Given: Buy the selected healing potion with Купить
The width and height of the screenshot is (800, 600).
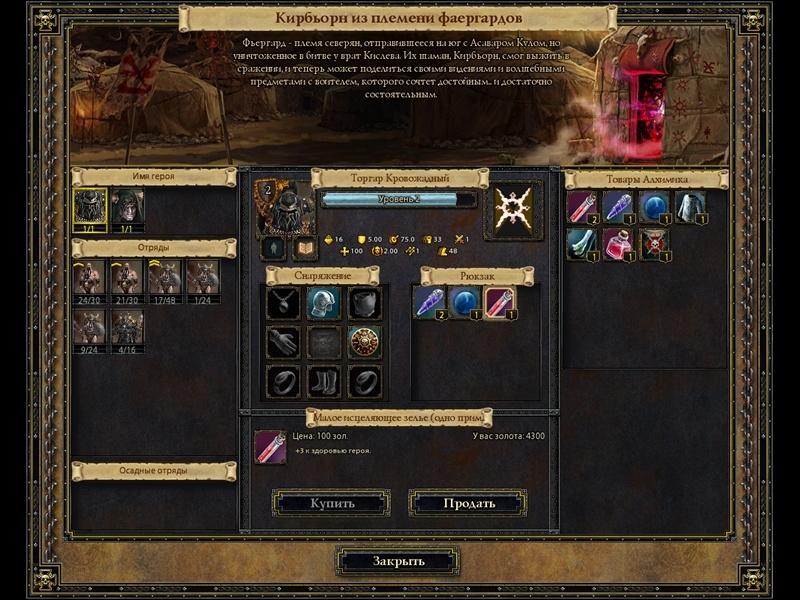Looking at the screenshot, I should tap(331, 503).
